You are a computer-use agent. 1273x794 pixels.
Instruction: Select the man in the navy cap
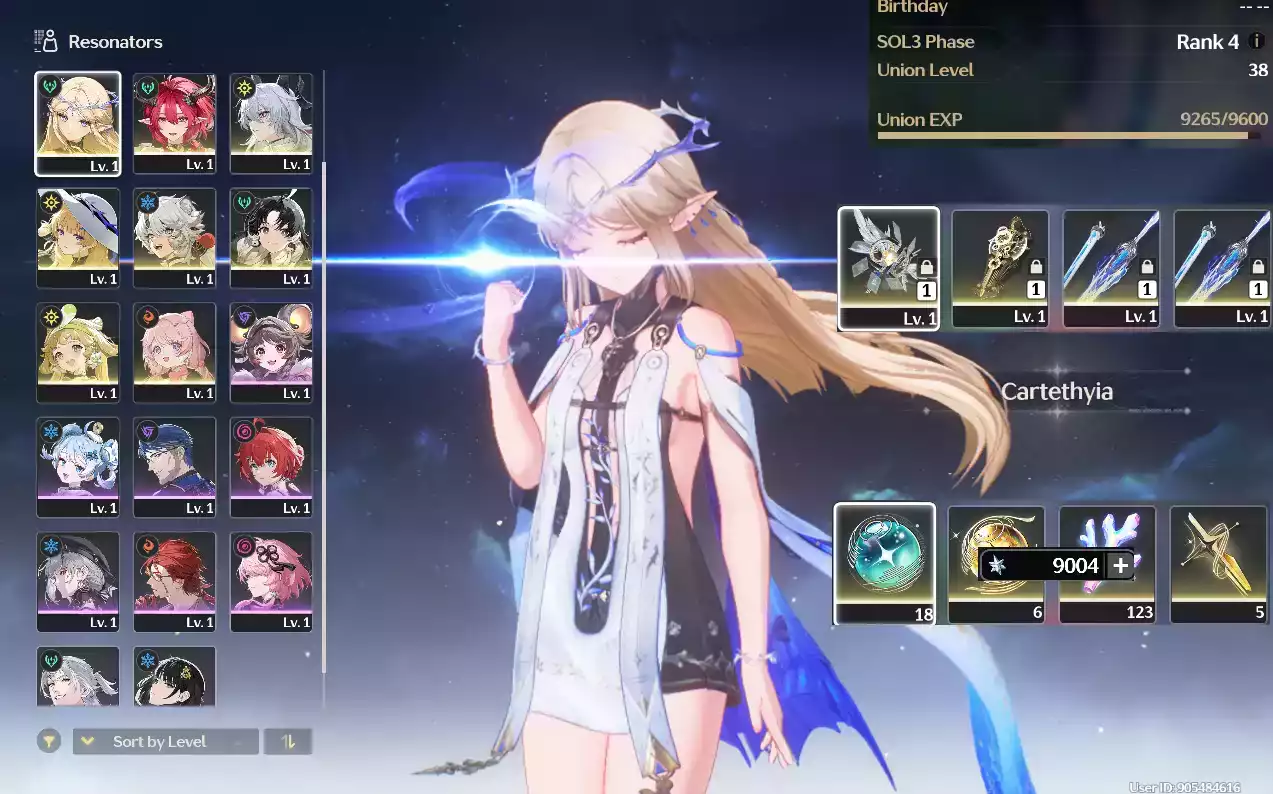[174, 467]
